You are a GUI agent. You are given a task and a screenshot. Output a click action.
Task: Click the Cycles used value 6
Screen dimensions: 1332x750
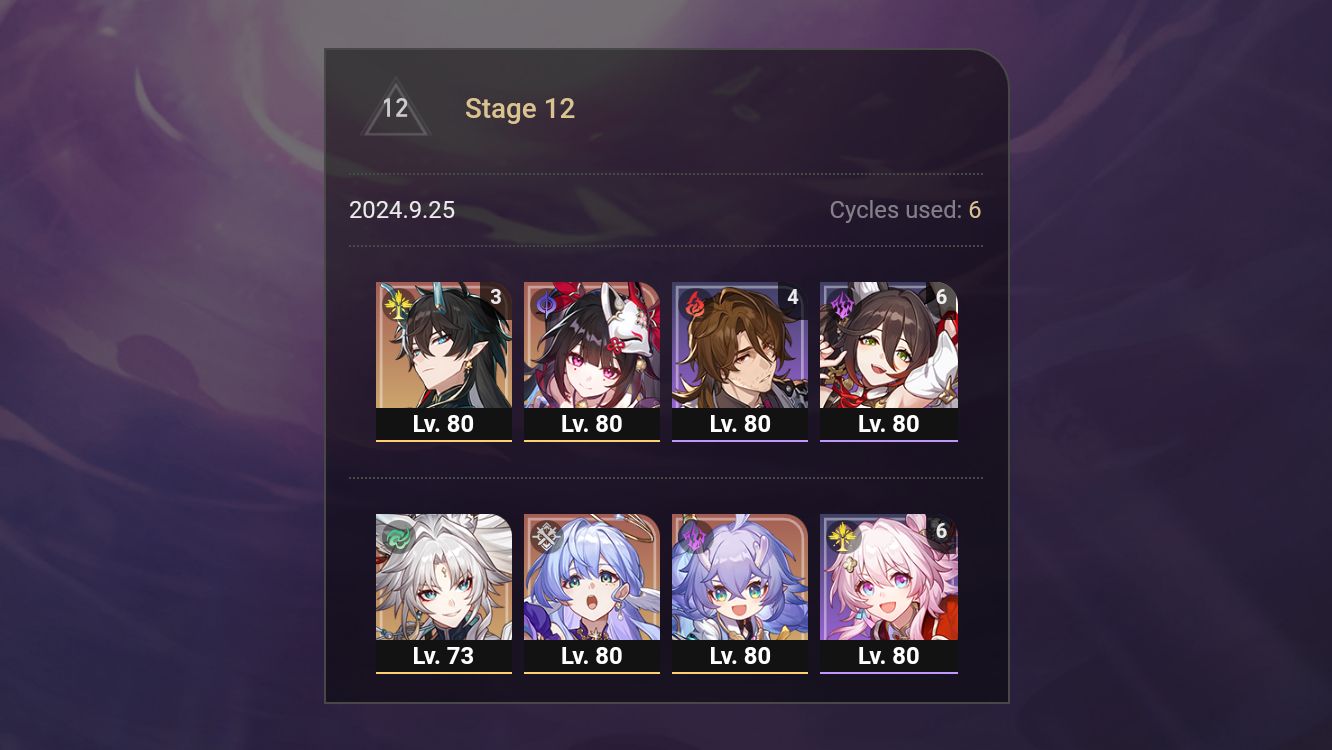pyautogui.click(x=974, y=210)
